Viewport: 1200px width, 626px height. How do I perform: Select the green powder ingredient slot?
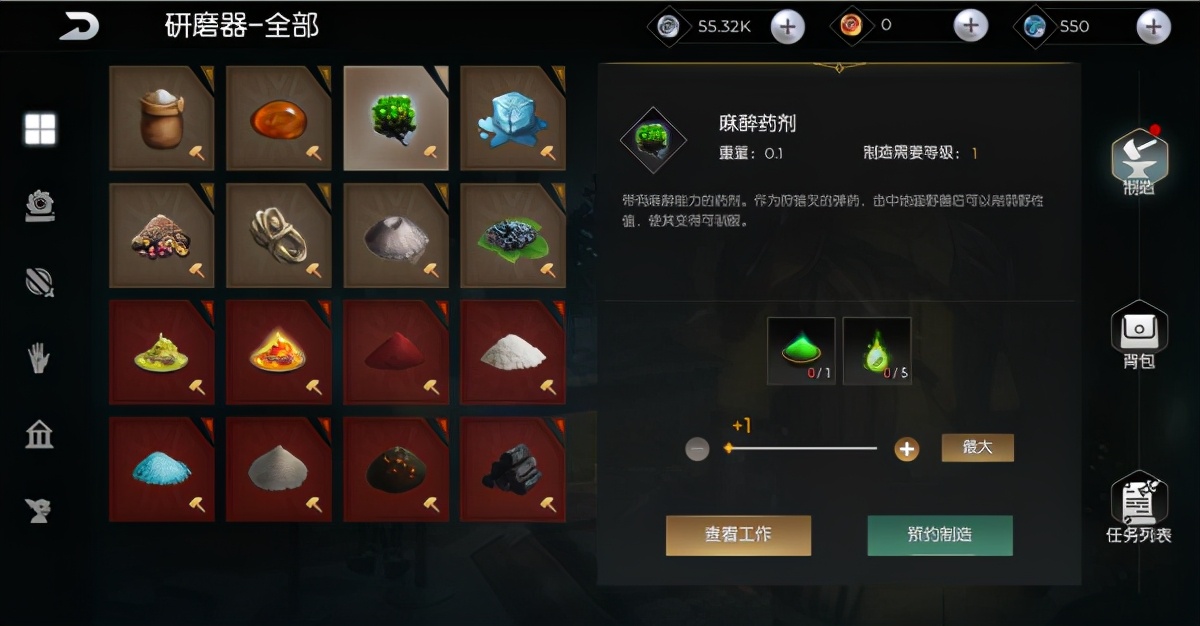pyautogui.click(x=800, y=350)
